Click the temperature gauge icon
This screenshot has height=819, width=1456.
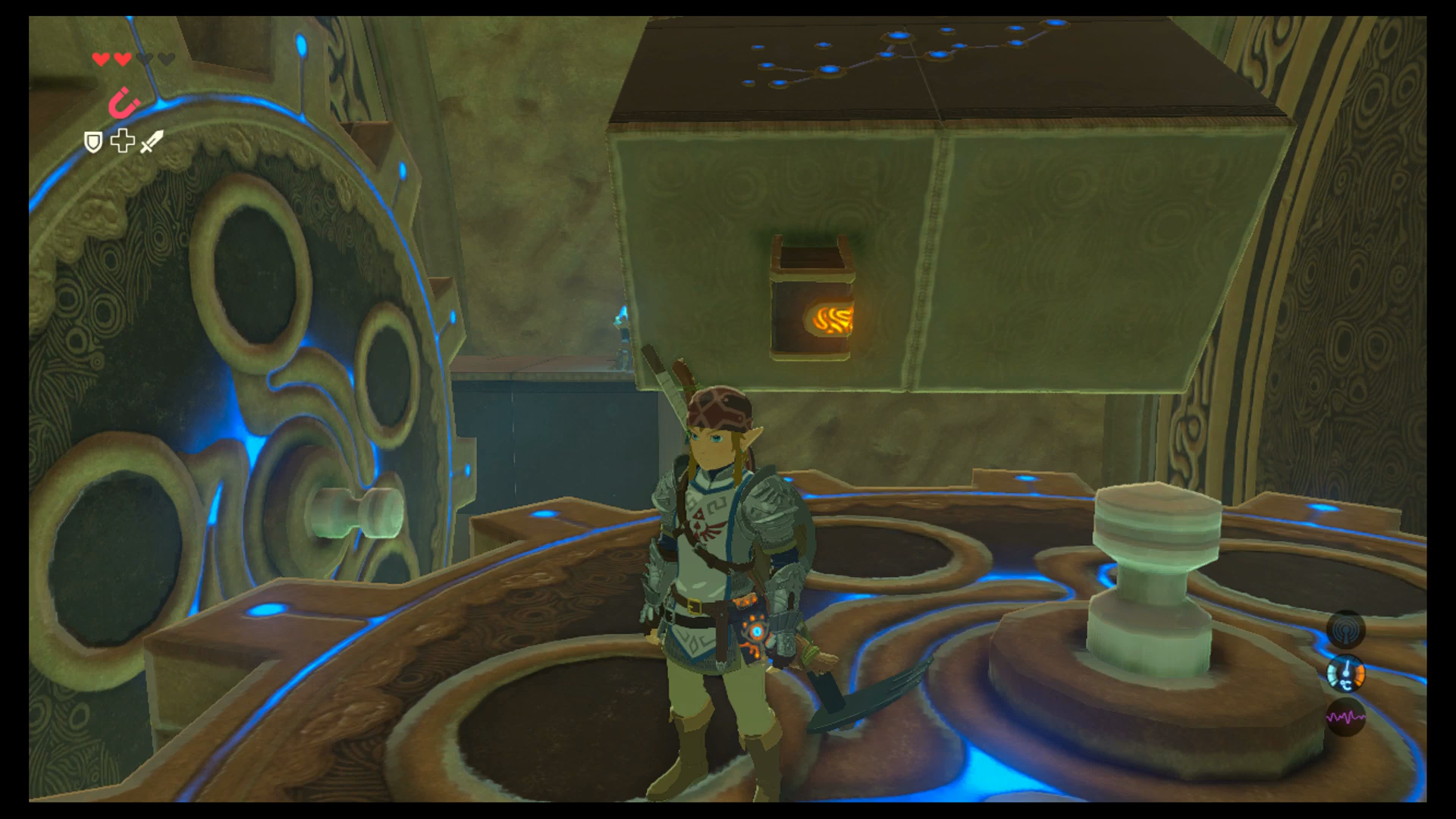[x=1346, y=674]
